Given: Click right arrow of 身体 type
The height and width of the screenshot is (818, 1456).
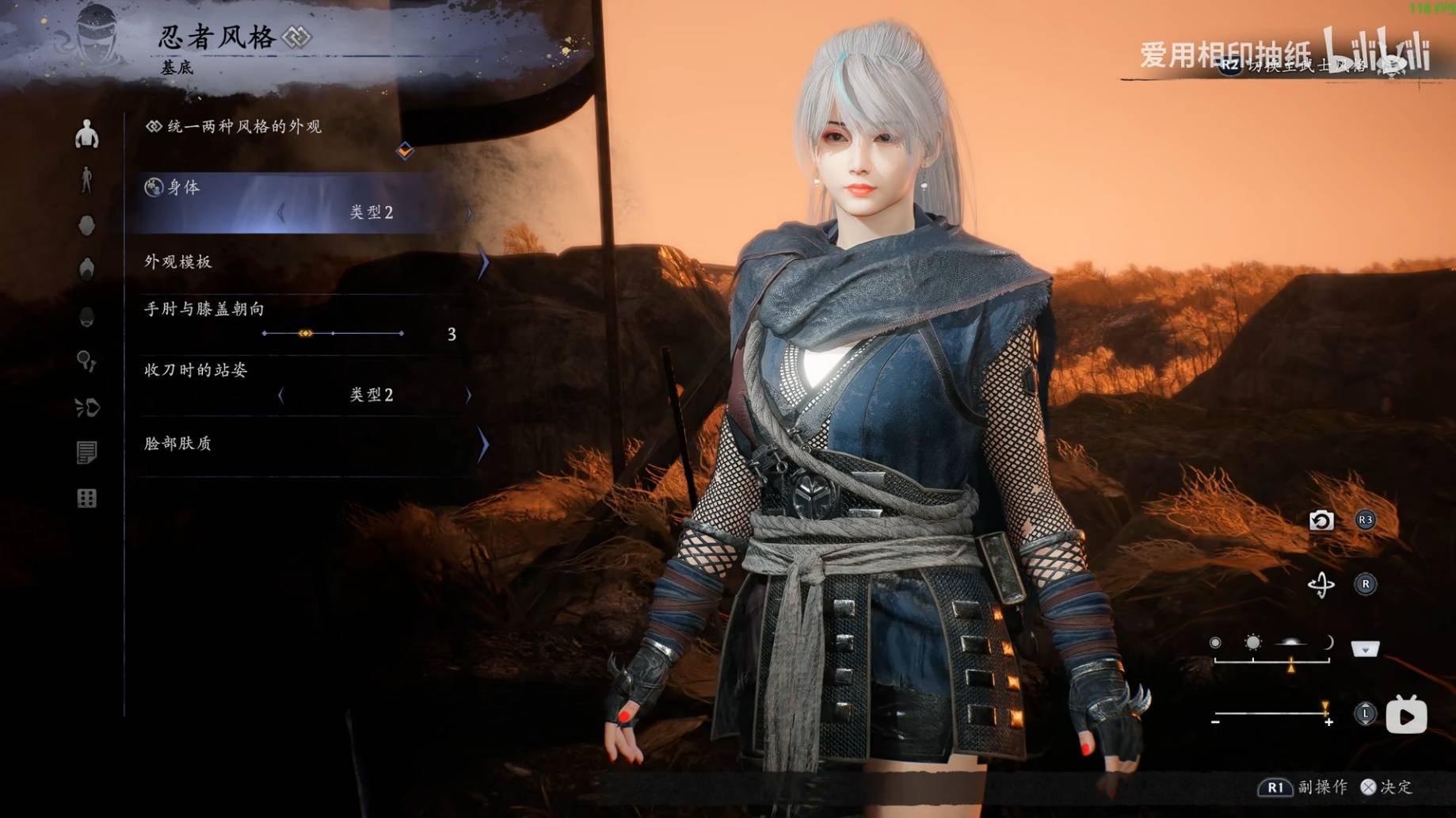Looking at the screenshot, I should click(x=468, y=212).
